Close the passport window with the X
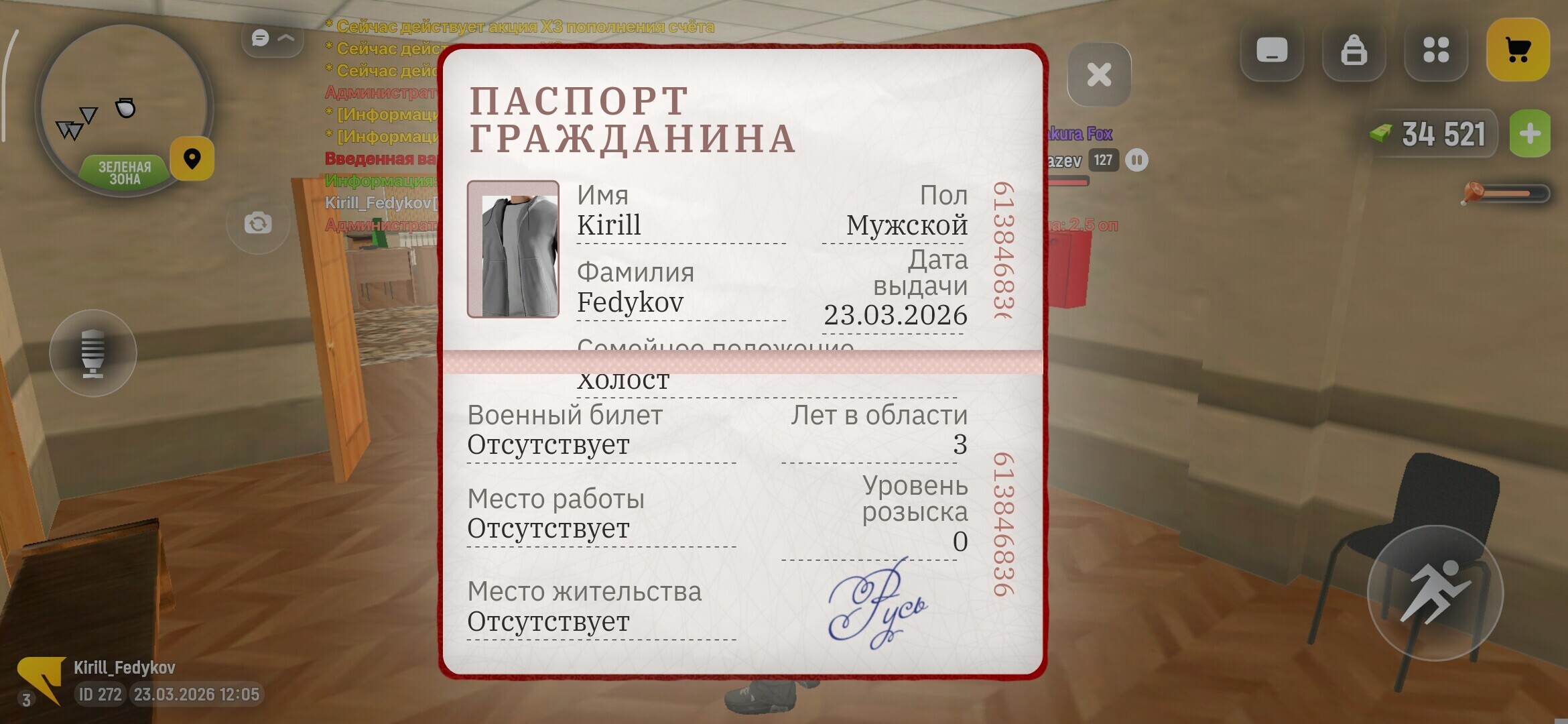The width and height of the screenshot is (1568, 724). (x=1099, y=75)
